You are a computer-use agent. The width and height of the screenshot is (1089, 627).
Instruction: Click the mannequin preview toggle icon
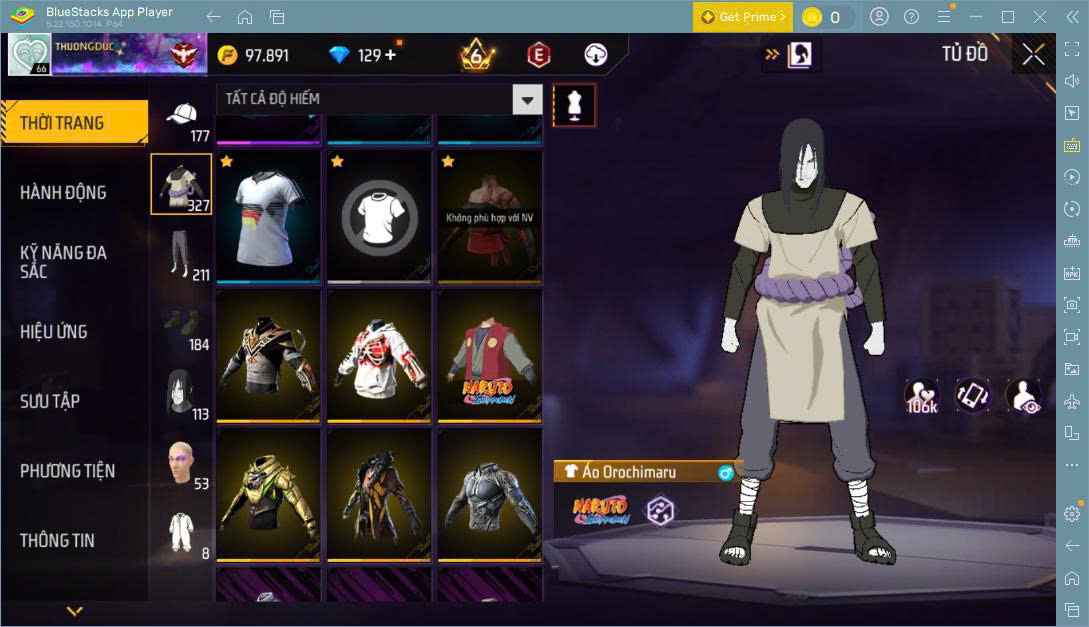(x=574, y=104)
